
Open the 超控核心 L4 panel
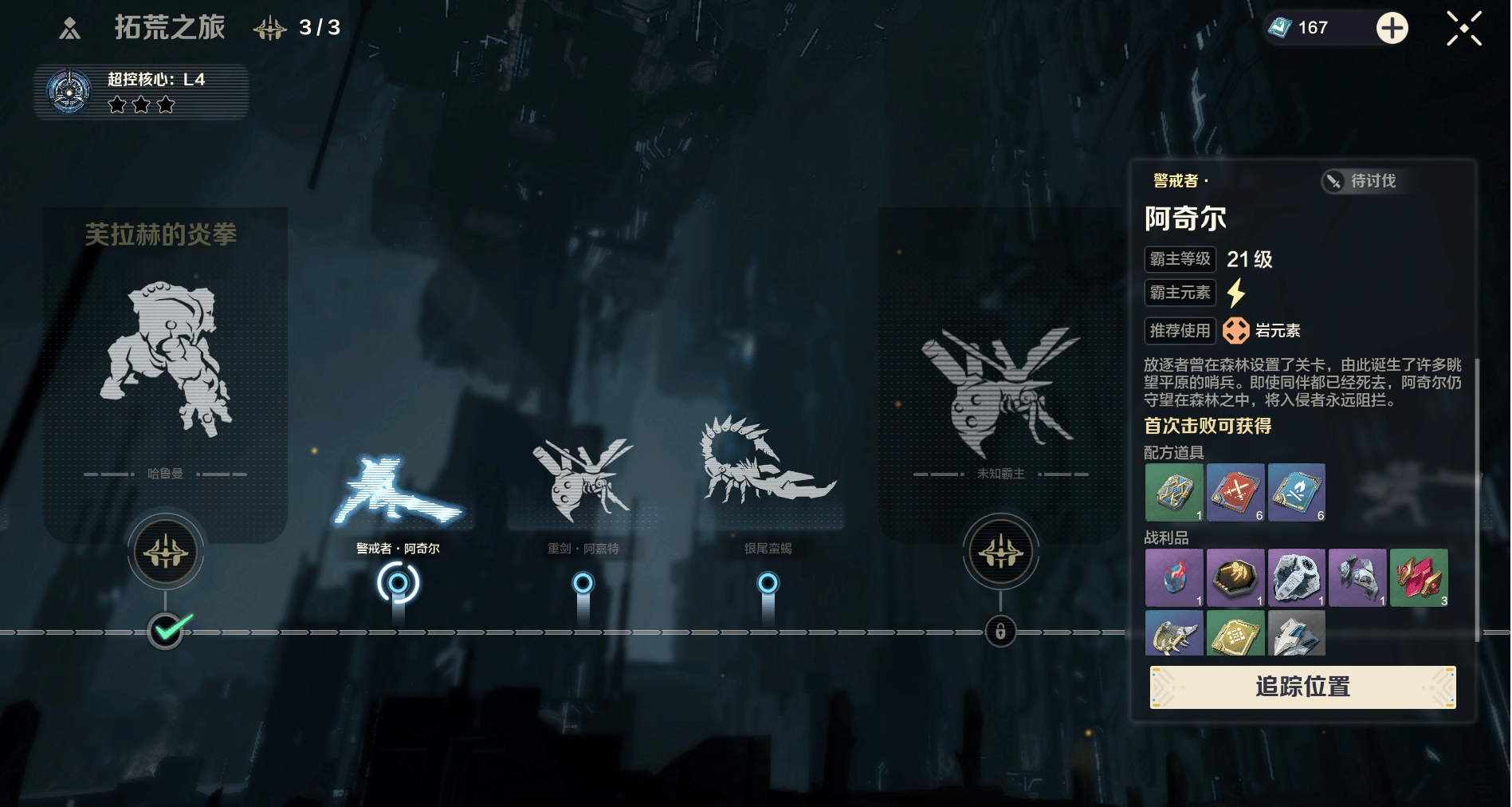tap(141, 92)
